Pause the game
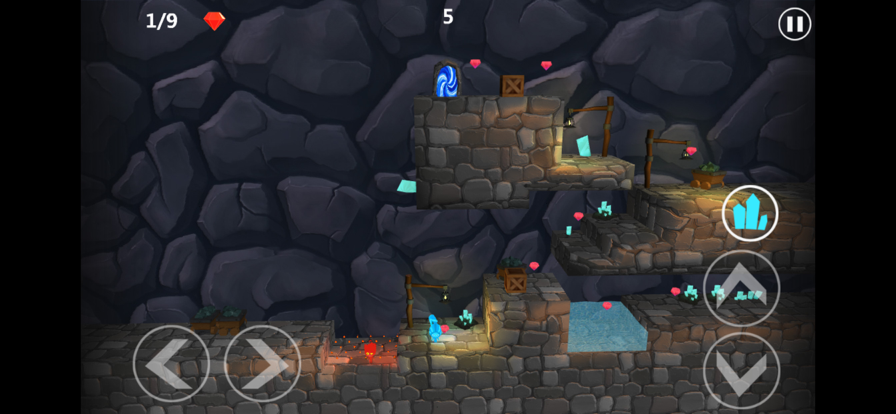The image size is (896, 414). click(795, 24)
